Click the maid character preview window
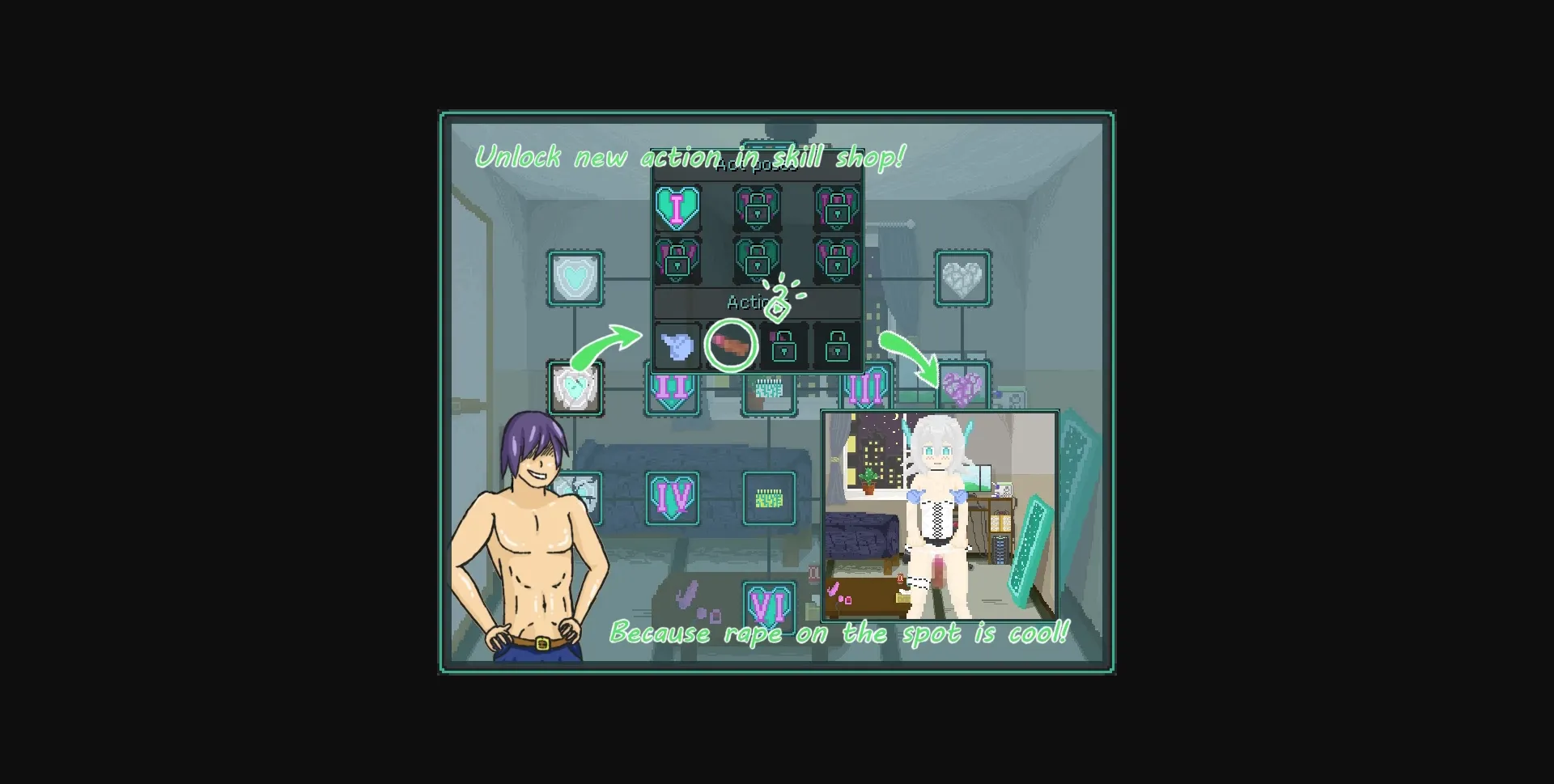Image resolution: width=1554 pixels, height=784 pixels. tap(940, 515)
